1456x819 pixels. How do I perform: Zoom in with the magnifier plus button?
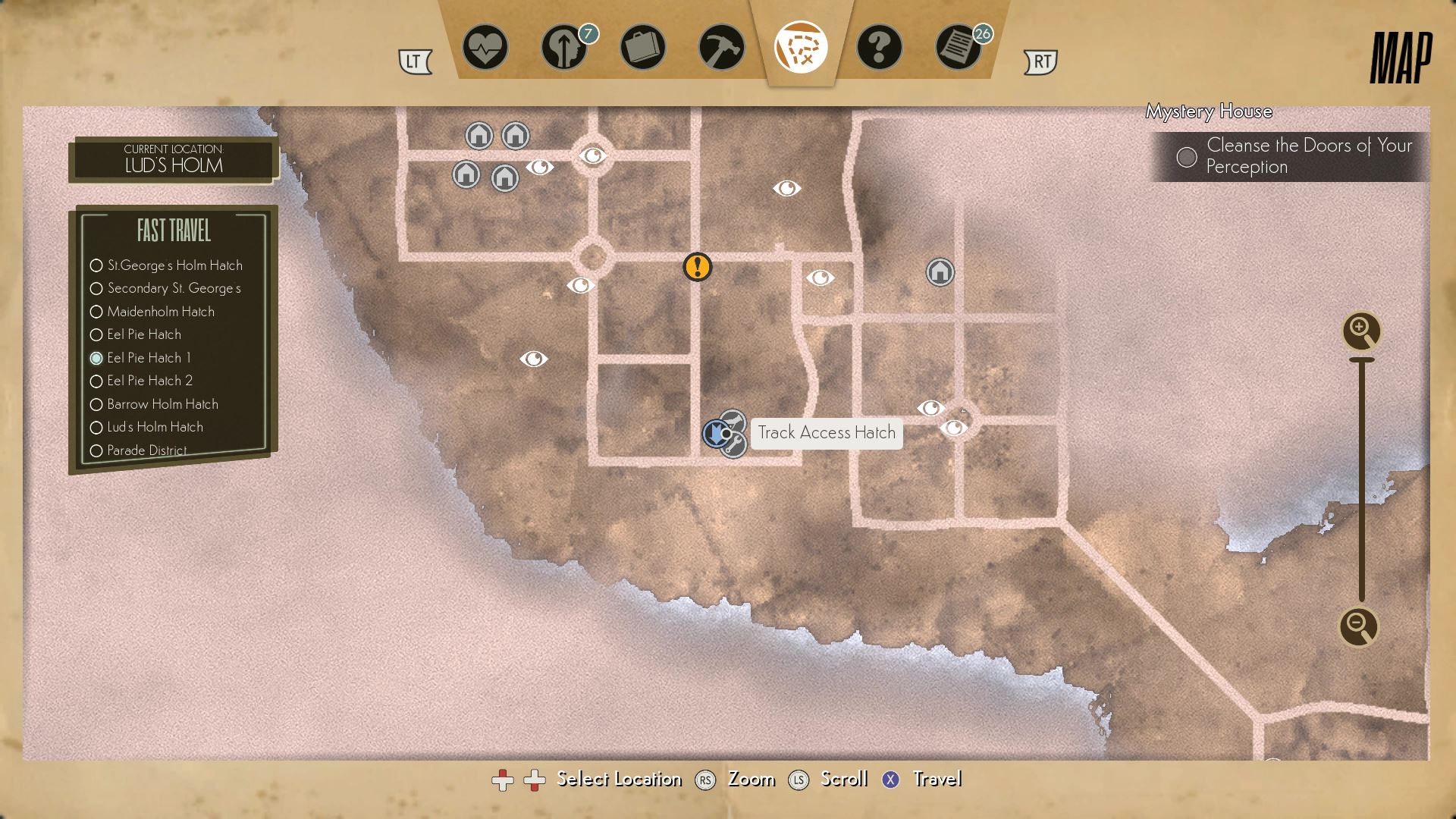[x=1360, y=331]
